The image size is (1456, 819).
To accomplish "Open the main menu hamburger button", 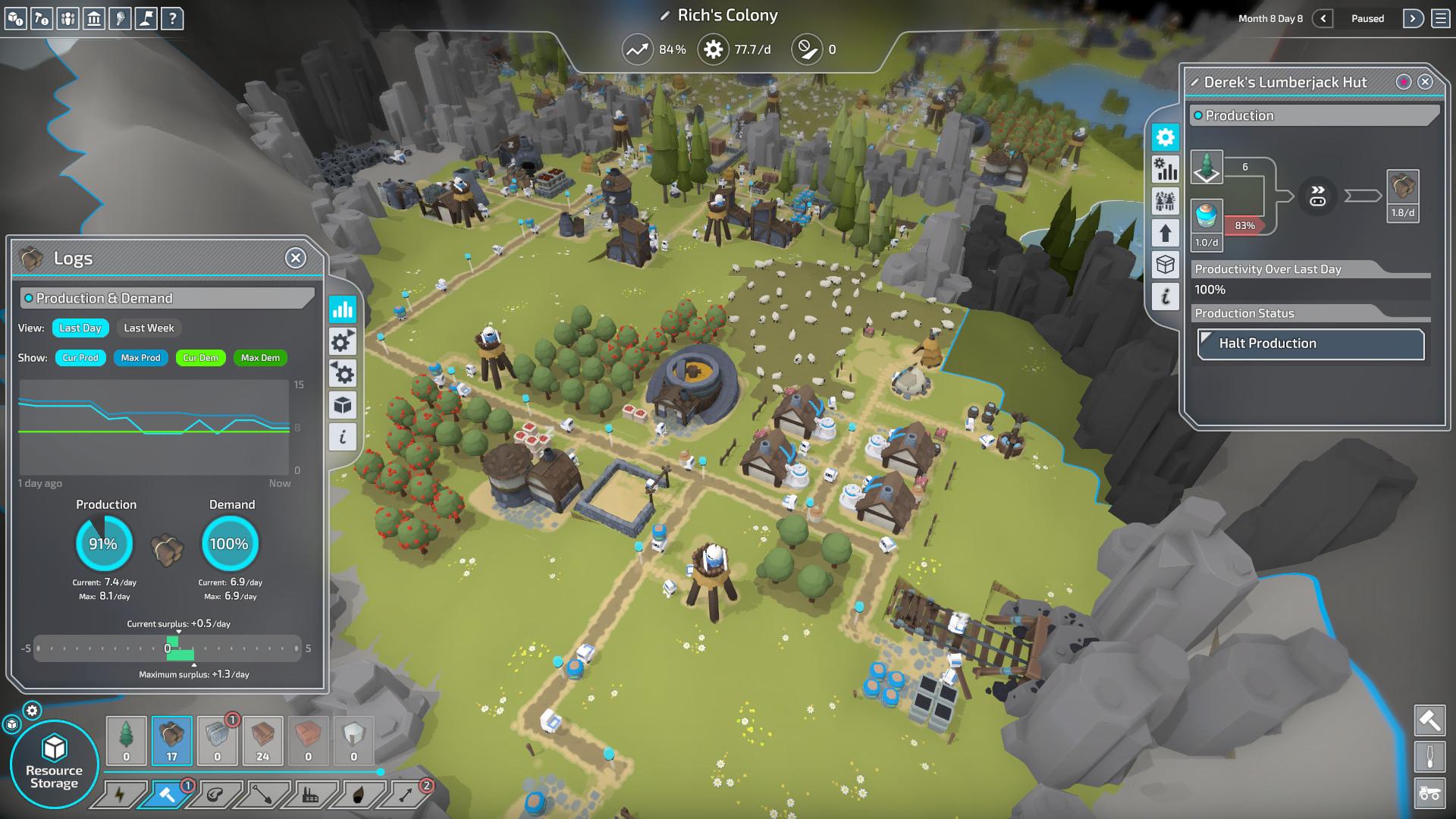I will (1440, 18).
